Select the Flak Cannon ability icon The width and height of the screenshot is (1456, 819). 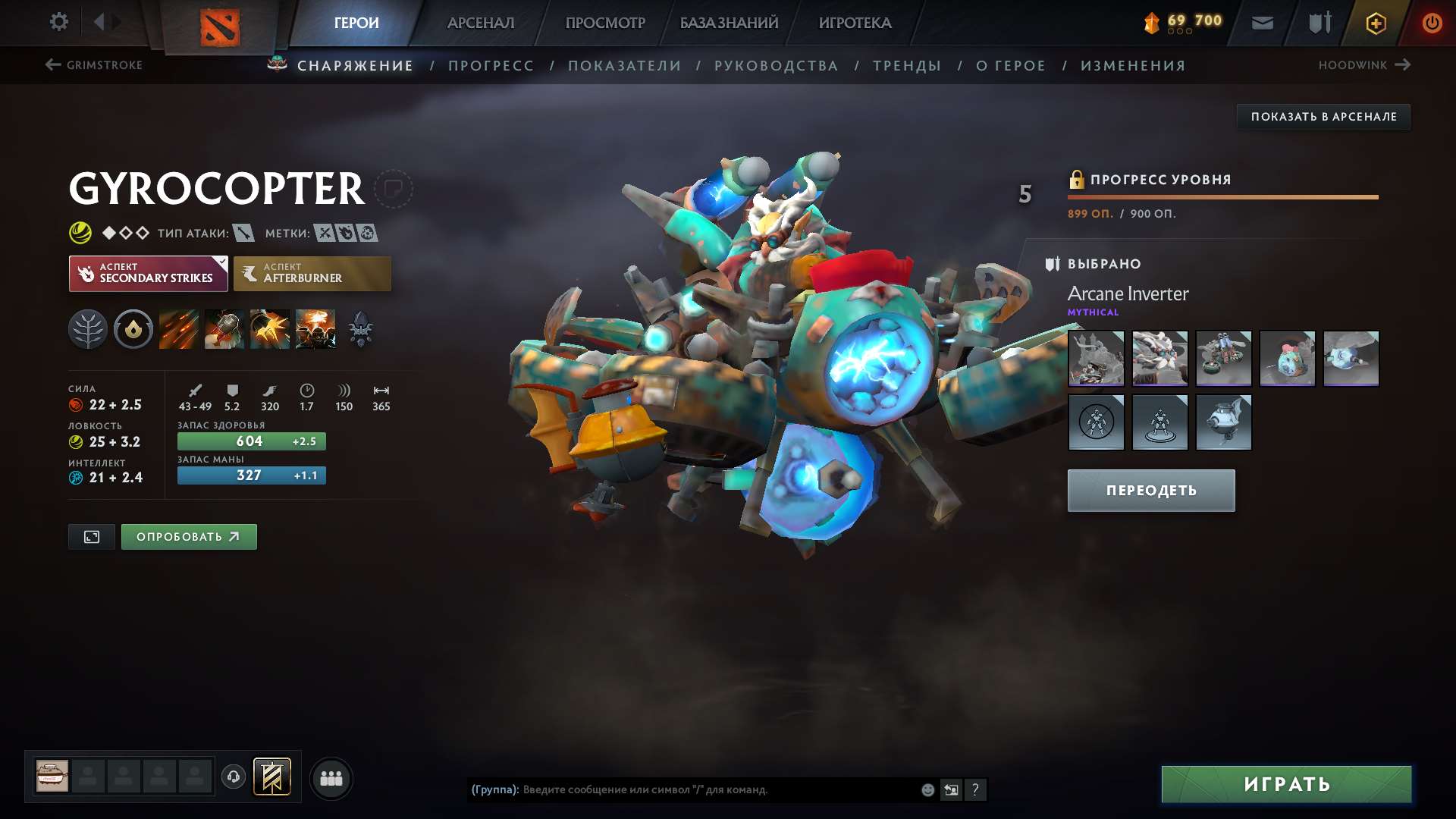pos(271,328)
